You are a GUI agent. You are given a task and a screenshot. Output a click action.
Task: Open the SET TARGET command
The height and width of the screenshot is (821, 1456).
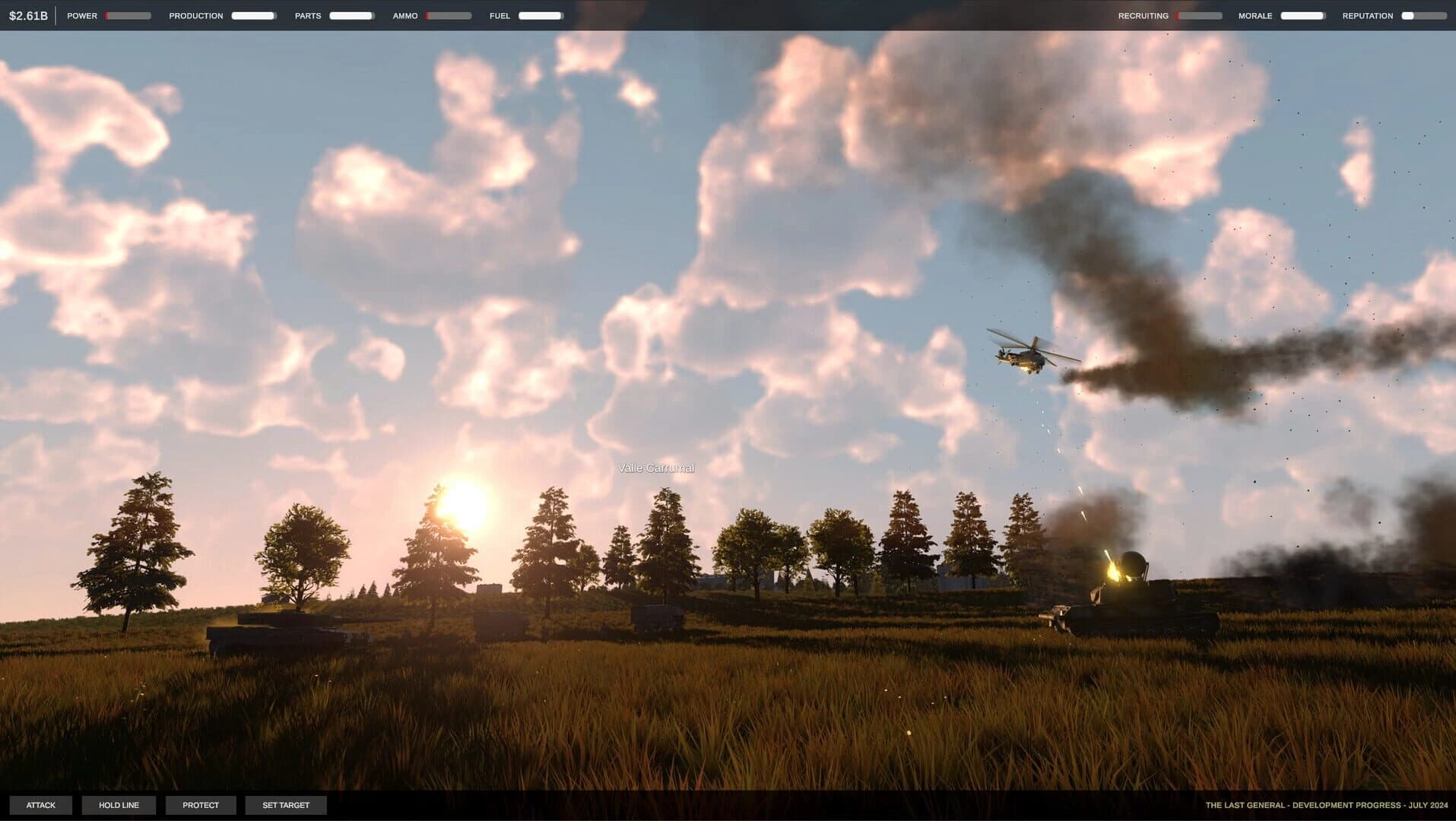click(286, 804)
